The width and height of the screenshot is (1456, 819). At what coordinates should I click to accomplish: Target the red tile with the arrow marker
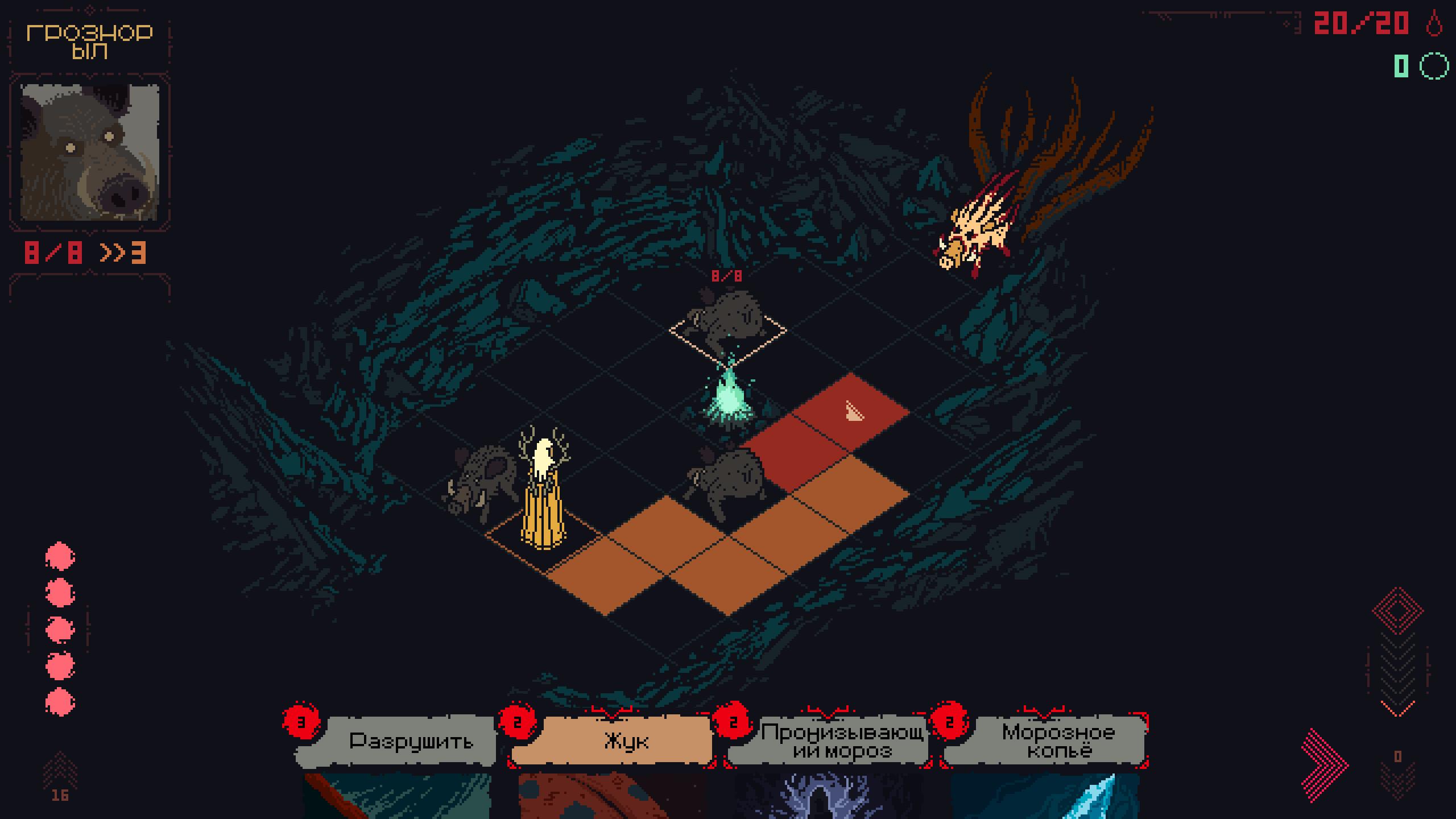coord(851,411)
